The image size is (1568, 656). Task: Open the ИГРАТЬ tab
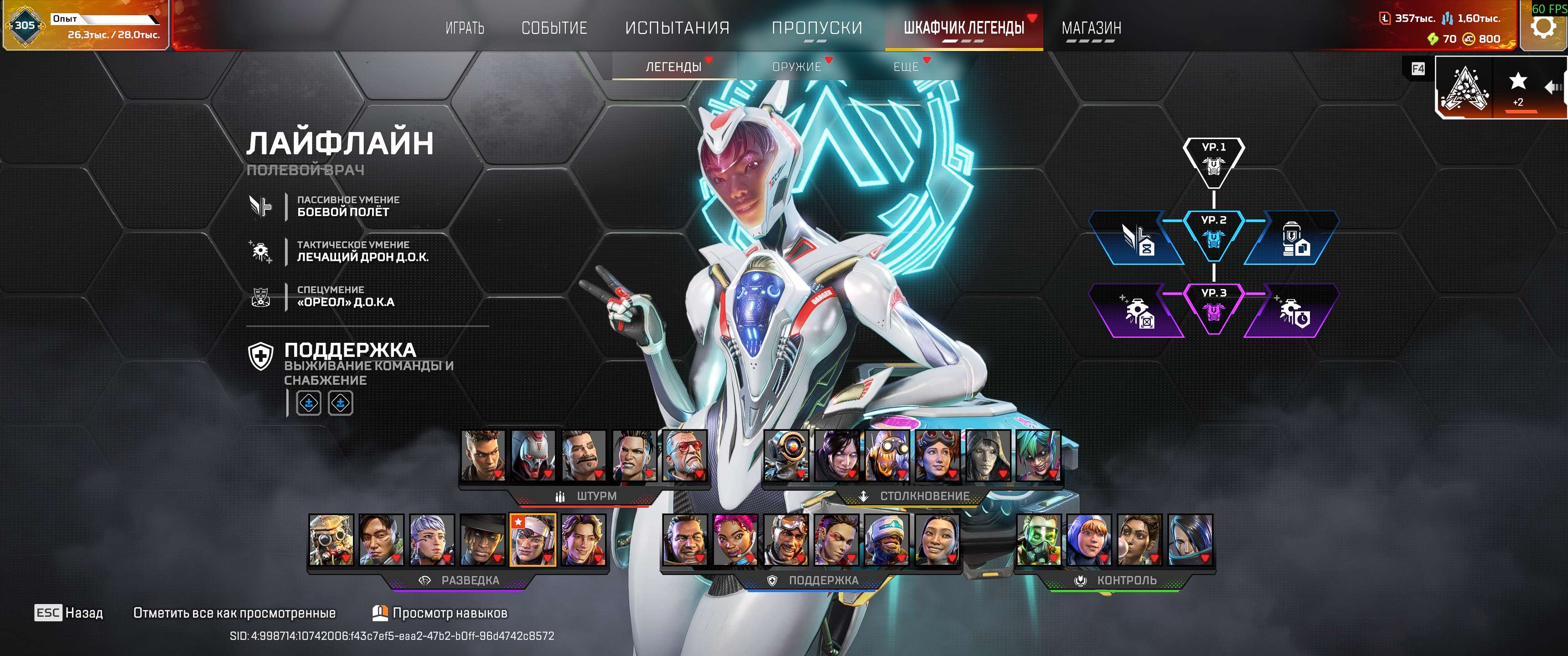(x=465, y=28)
